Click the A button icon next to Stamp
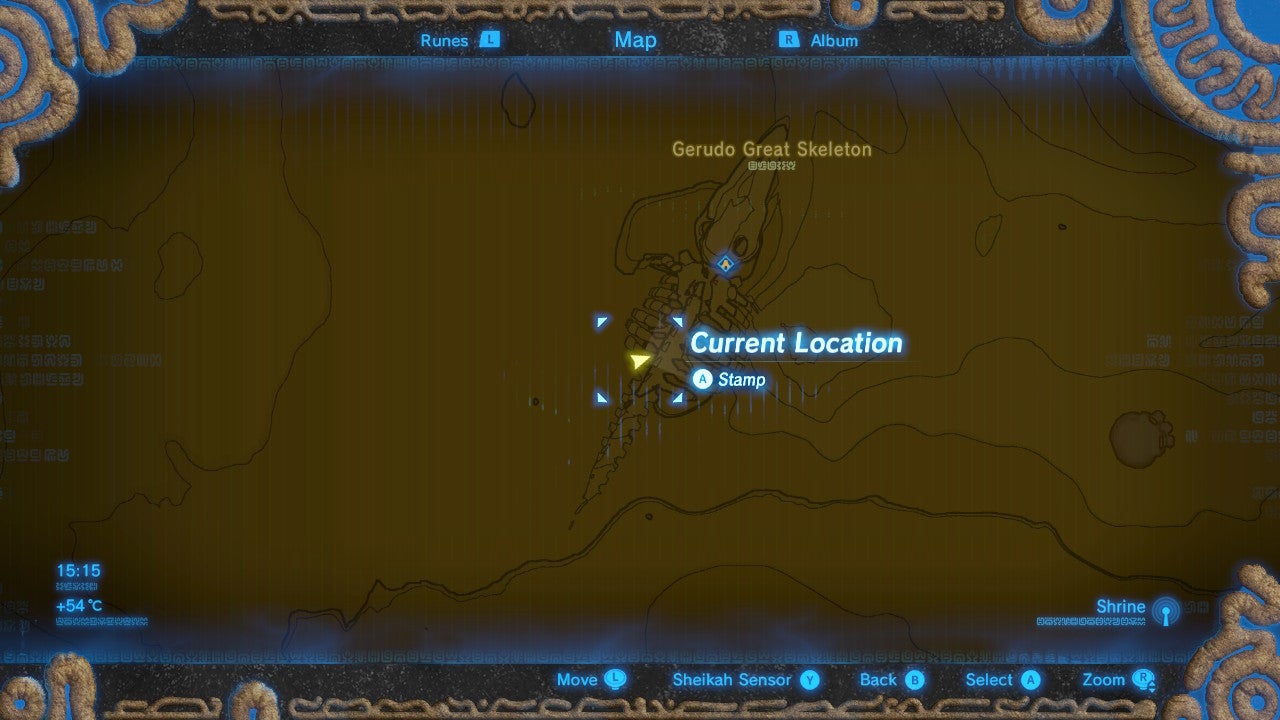Screen dimensions: 1280x720 pyautogui.click(x=703, y=380)
